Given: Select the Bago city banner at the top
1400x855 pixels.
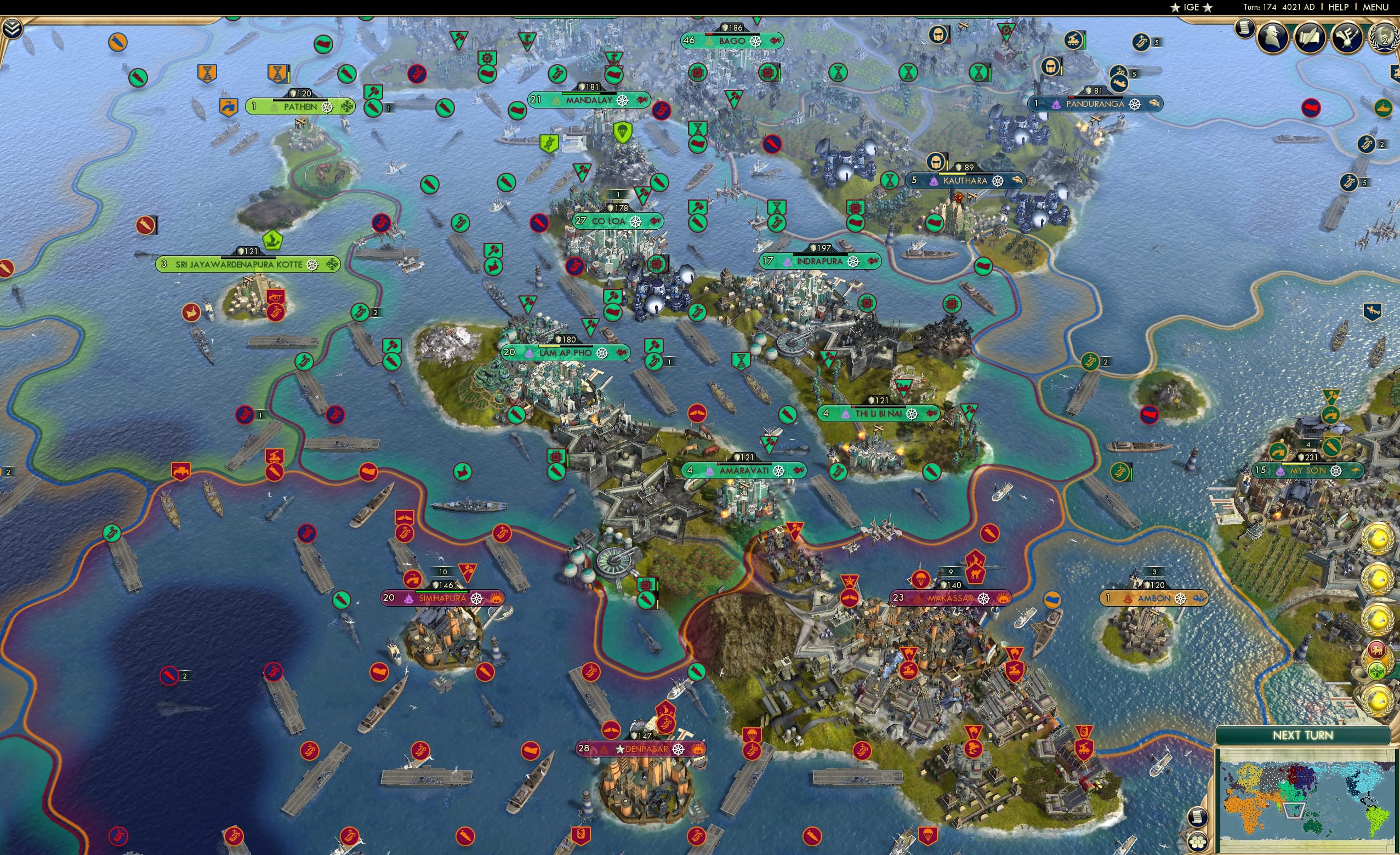Looking at the screenshot, I should click(732, 41).
